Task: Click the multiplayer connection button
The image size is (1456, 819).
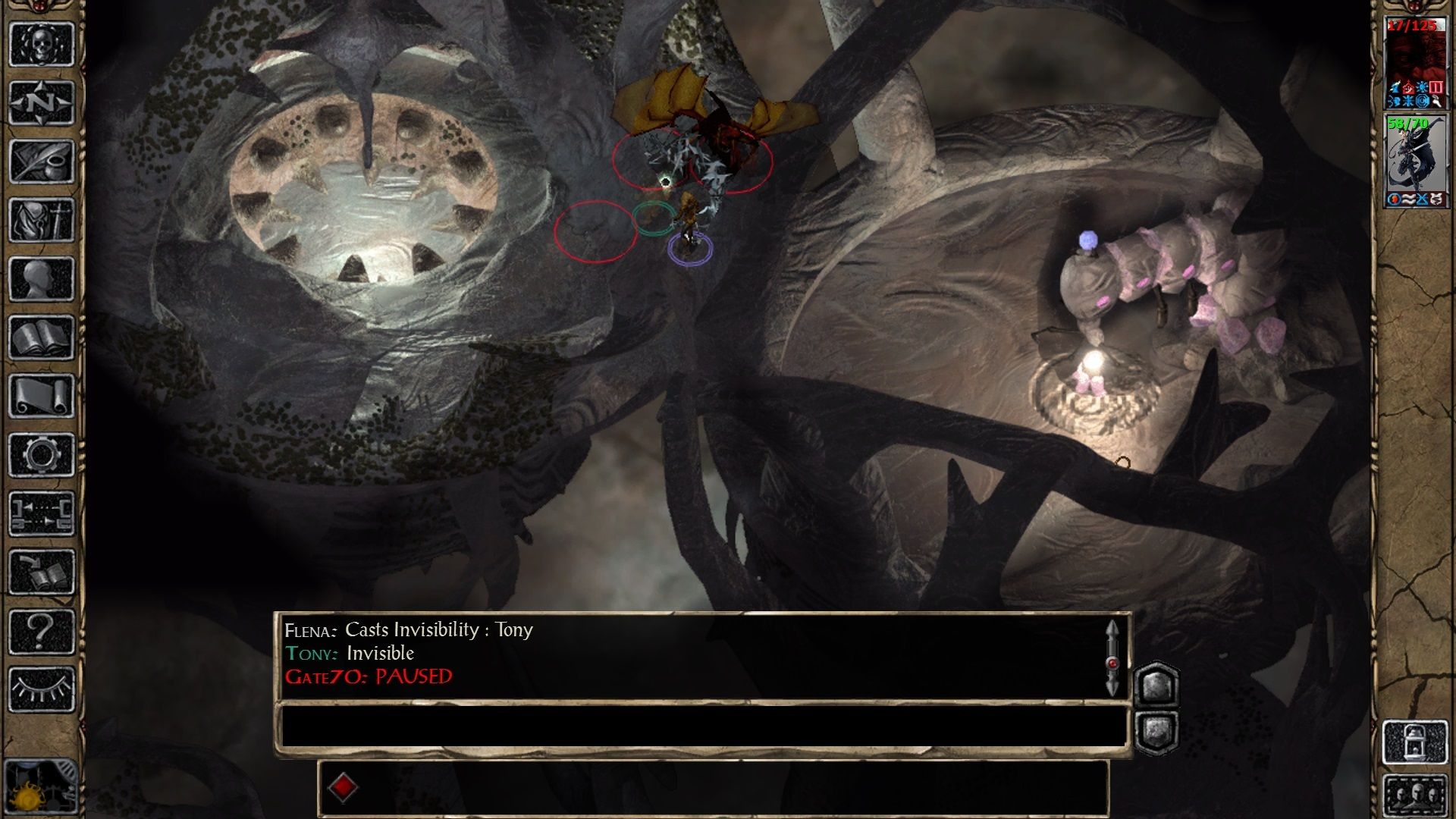Action: (x=42, y=513)
